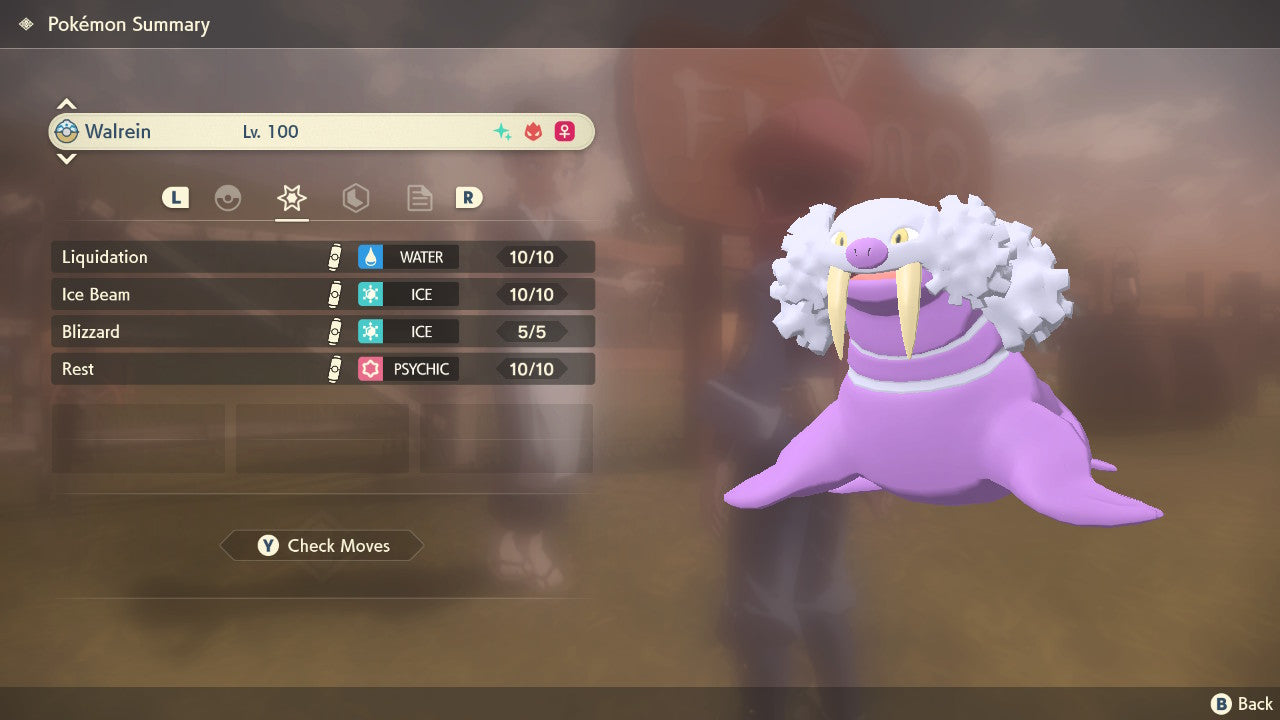Open the Check Moves option

click(322, 546)
